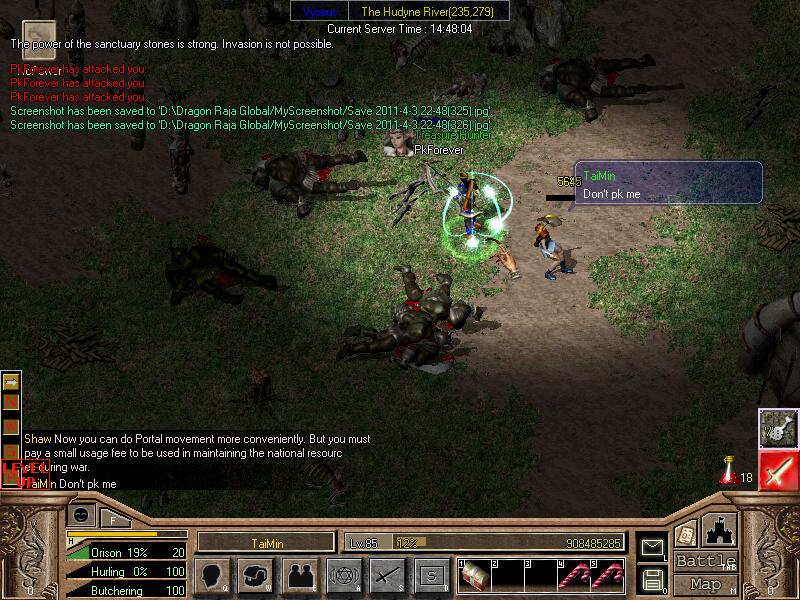Open the head silhouette character button

pos(211,575)
